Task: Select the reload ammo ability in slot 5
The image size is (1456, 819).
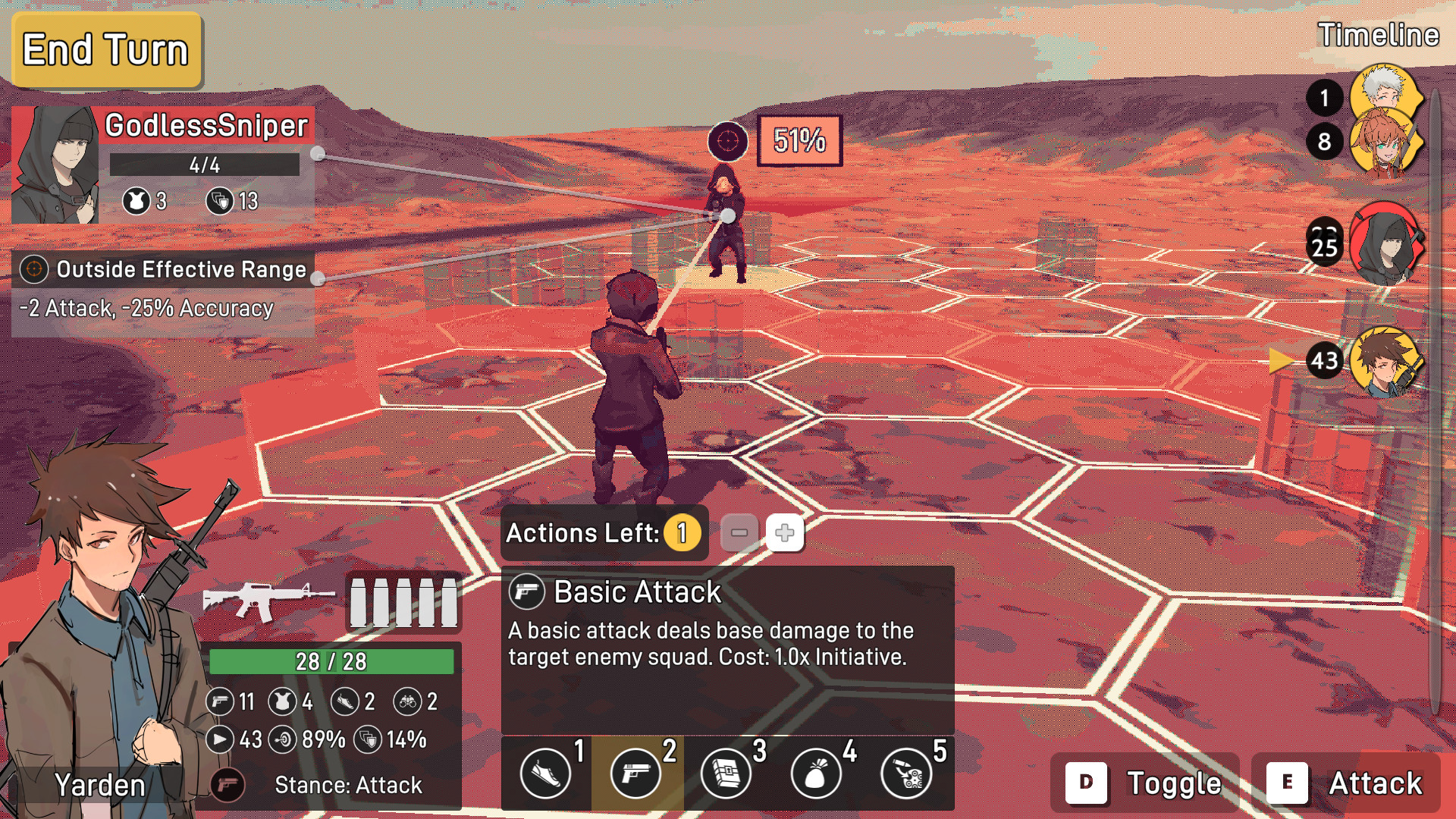Action: 906,773
